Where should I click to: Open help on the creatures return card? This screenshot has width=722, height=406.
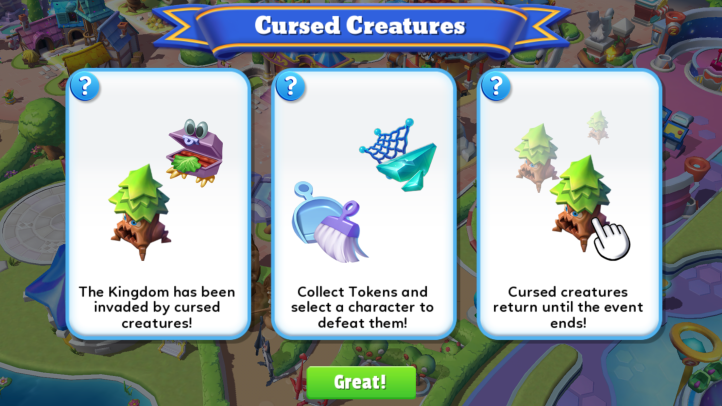(x=496, y=86)
